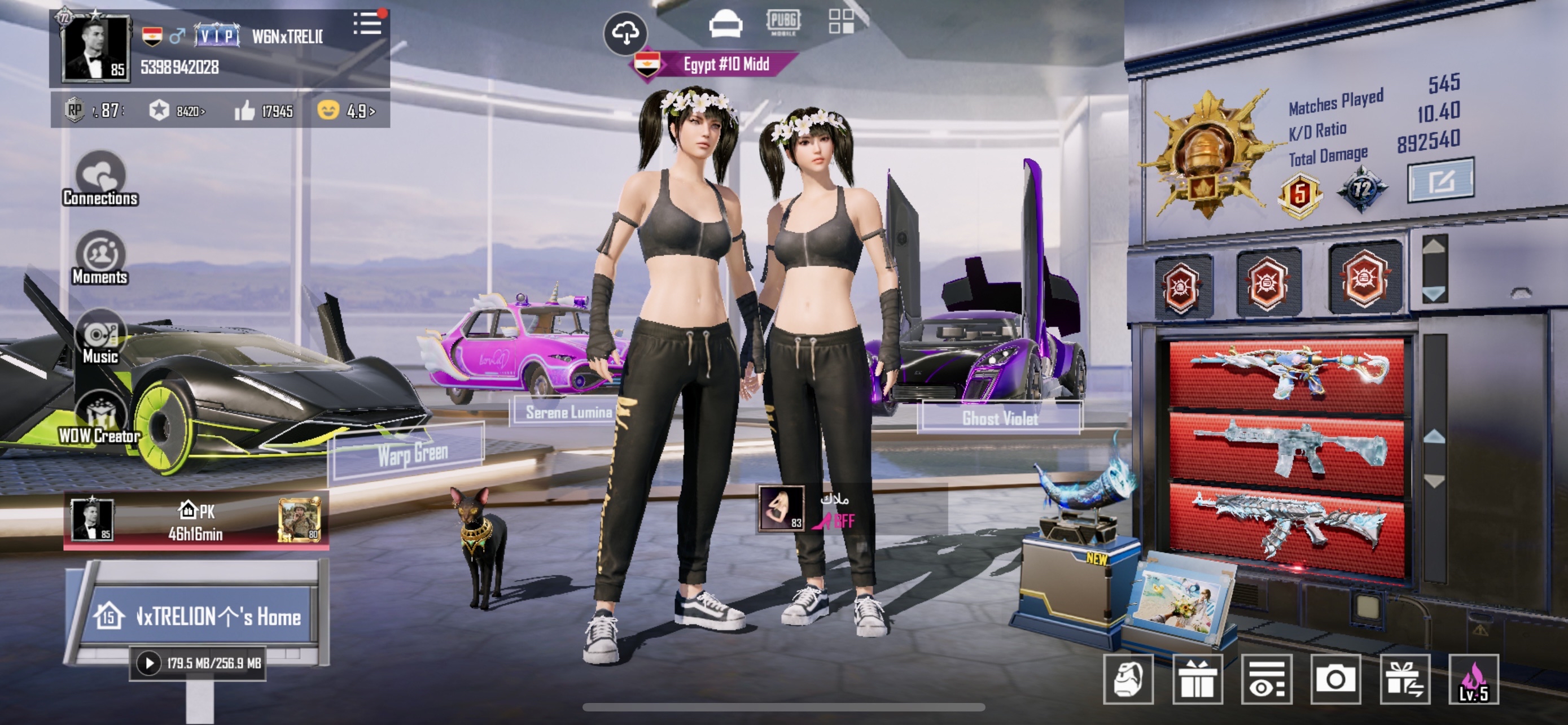The width and height of the screenshot is (1568, 725).
Task: Open the PK home battle banner
Action: pos(196,521)
